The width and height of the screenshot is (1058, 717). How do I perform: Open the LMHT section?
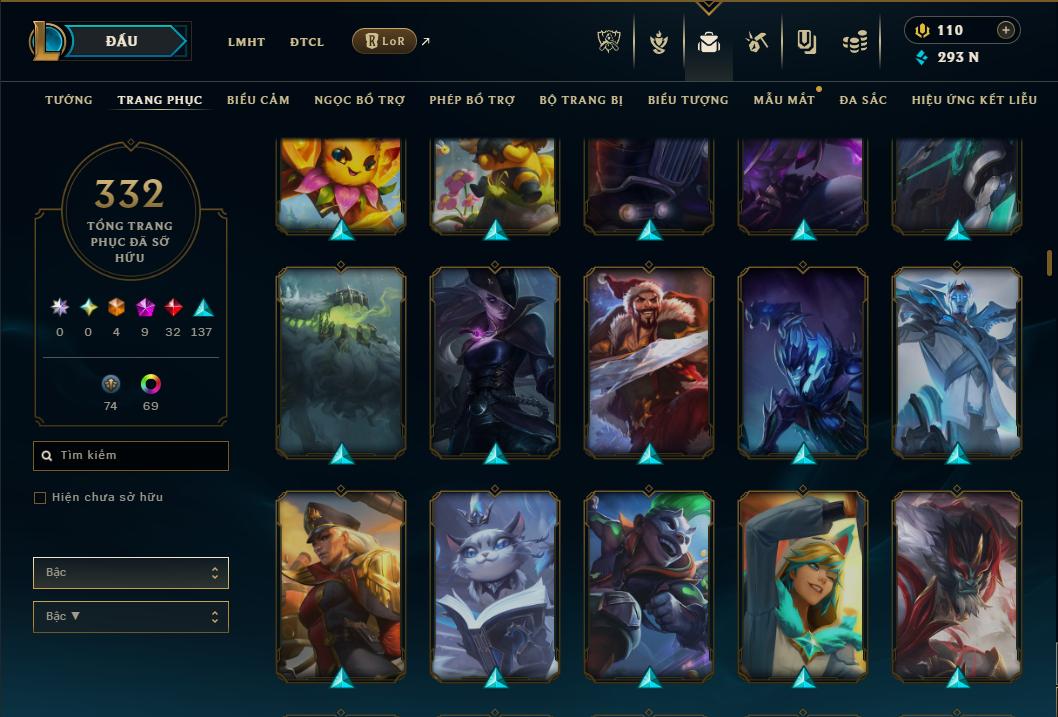[x=246, y=42]
